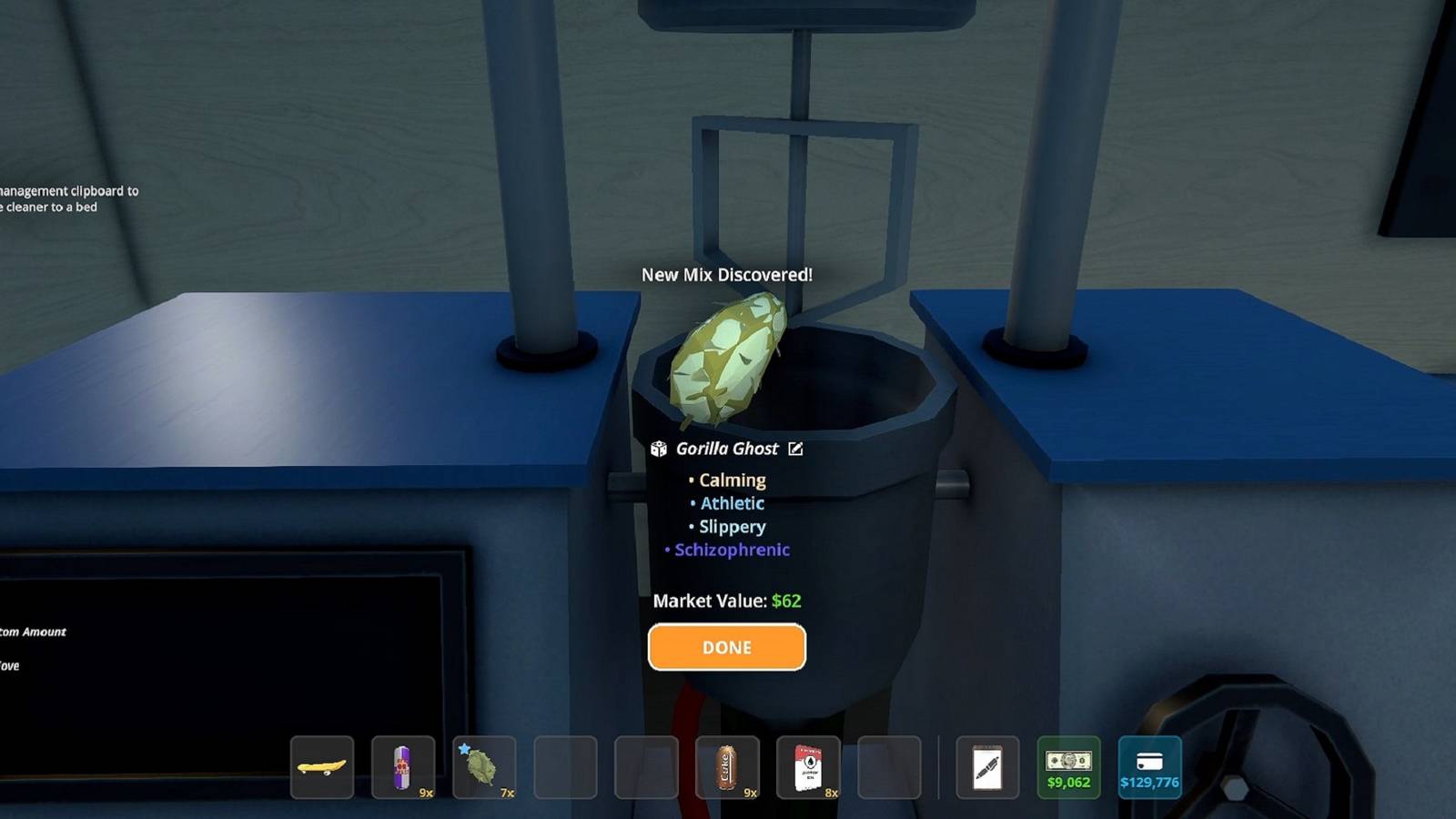The height and width of the screenshot is (819, 1456).
Task: Confirm the new mix with DONE
Action: click(x=726, y=647)
